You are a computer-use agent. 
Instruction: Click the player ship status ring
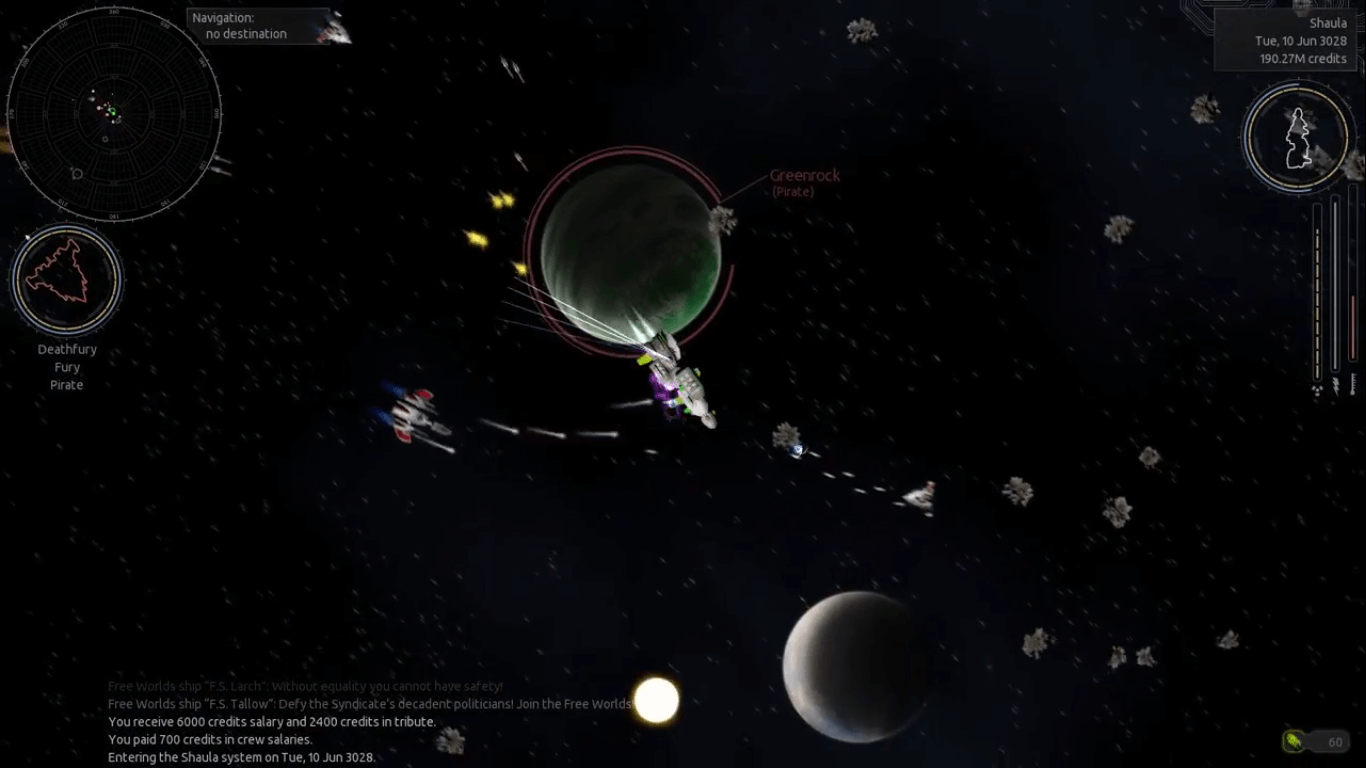click(x=1297, y=137)
